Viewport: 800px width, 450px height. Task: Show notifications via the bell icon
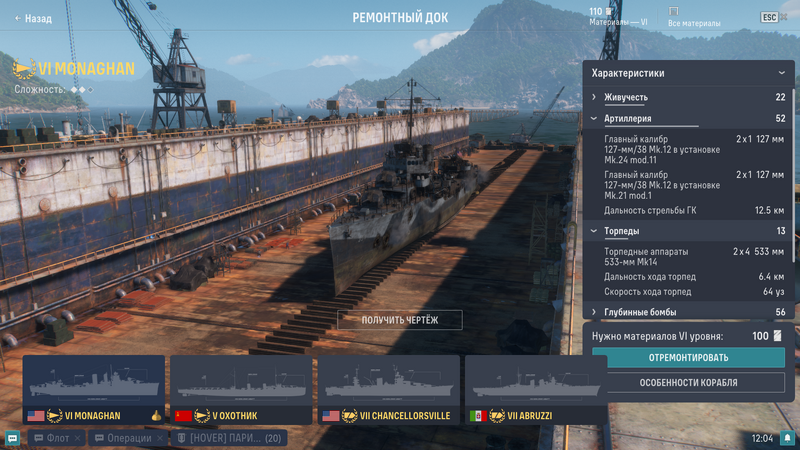click(788, 438)
